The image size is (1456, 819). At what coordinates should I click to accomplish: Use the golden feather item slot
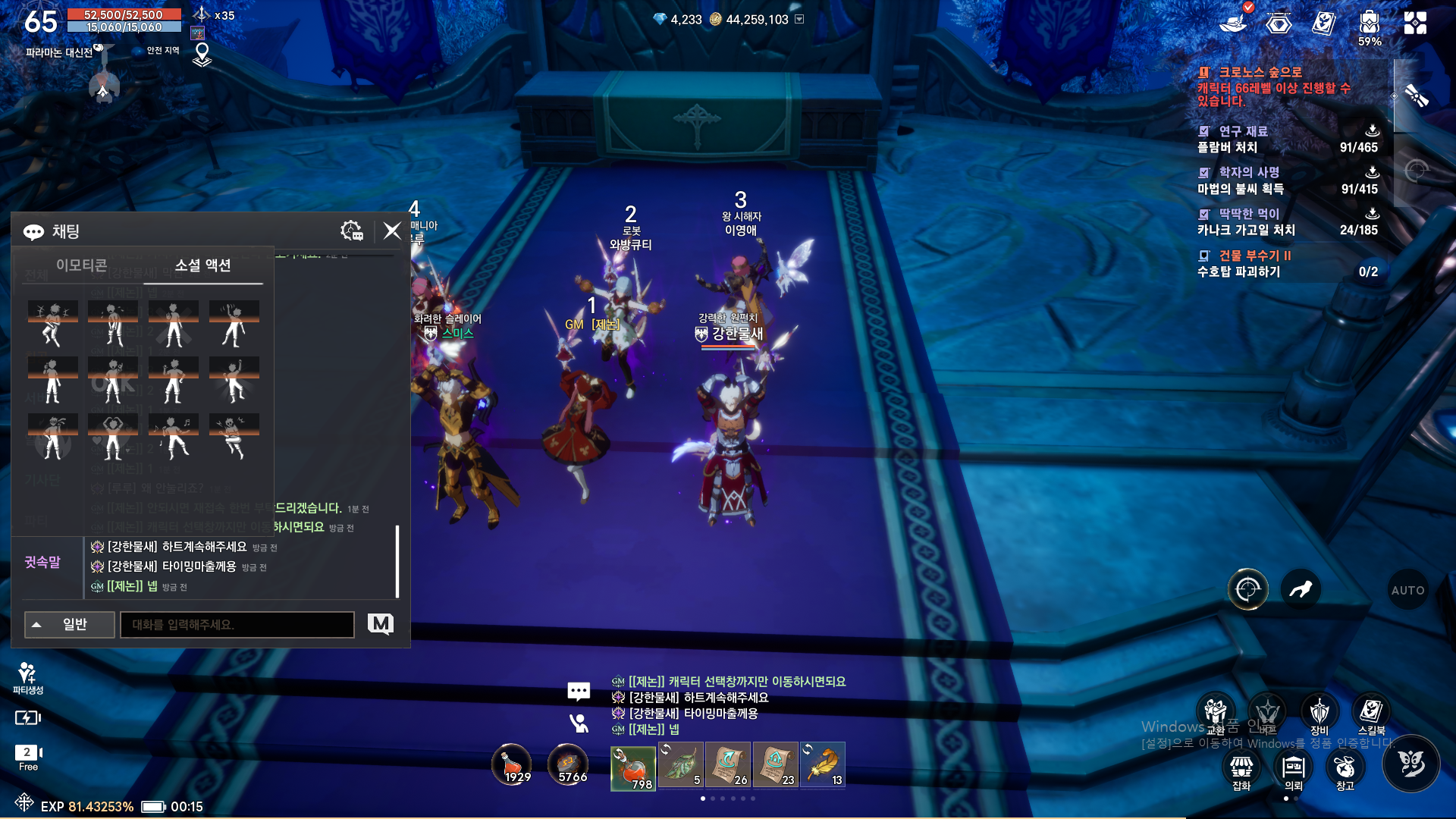pos(823,765)
